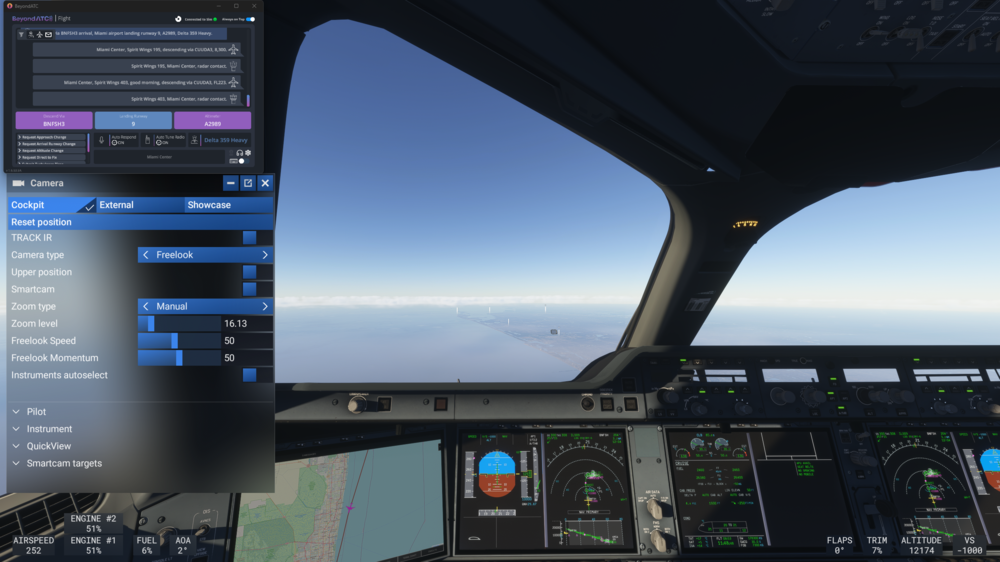This screenshot has width=1000, height=562.
Task: Adjust the Zoom level slider
Action: [180, 324]
